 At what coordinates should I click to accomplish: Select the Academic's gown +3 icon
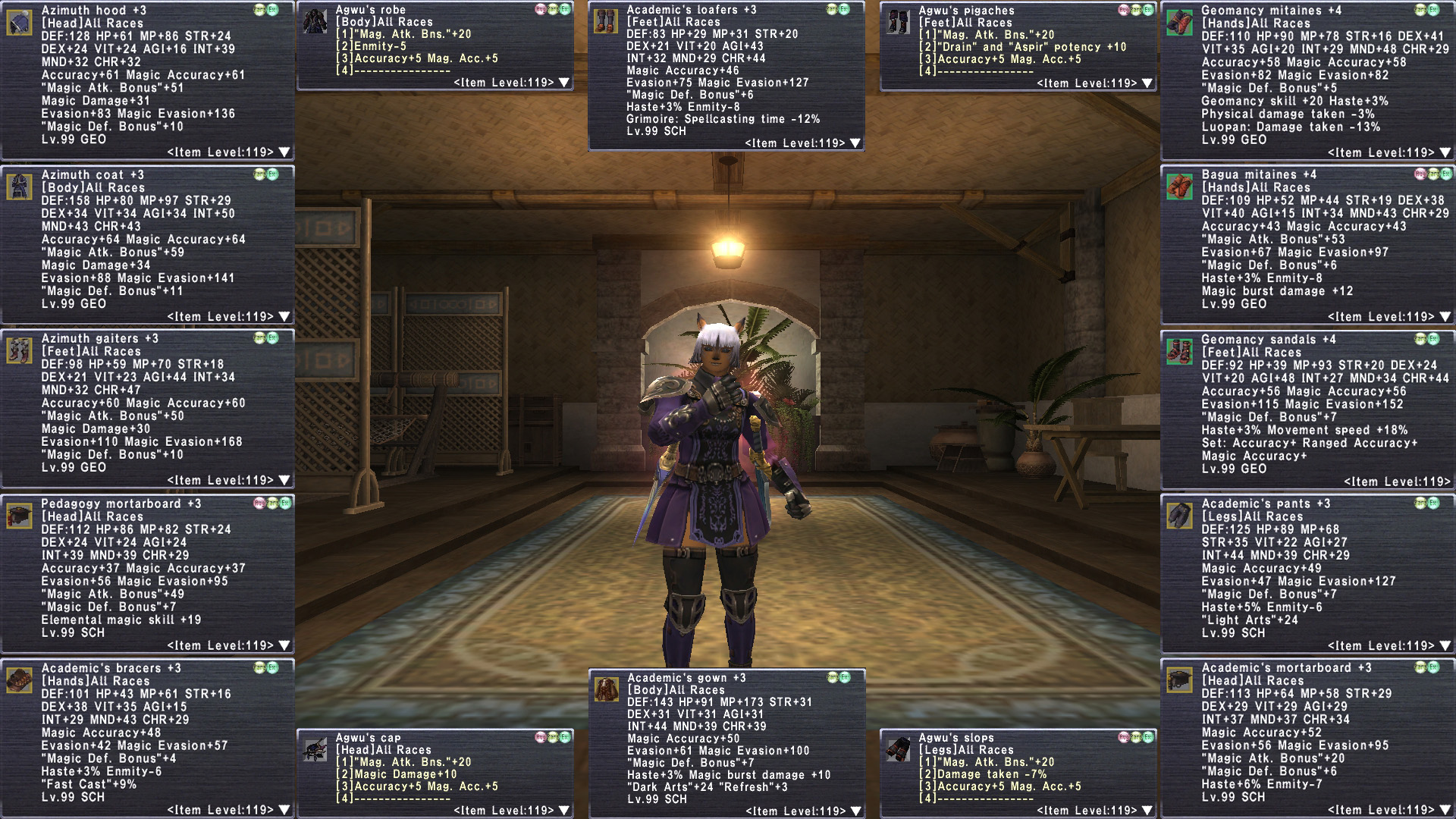pos(606,689)
